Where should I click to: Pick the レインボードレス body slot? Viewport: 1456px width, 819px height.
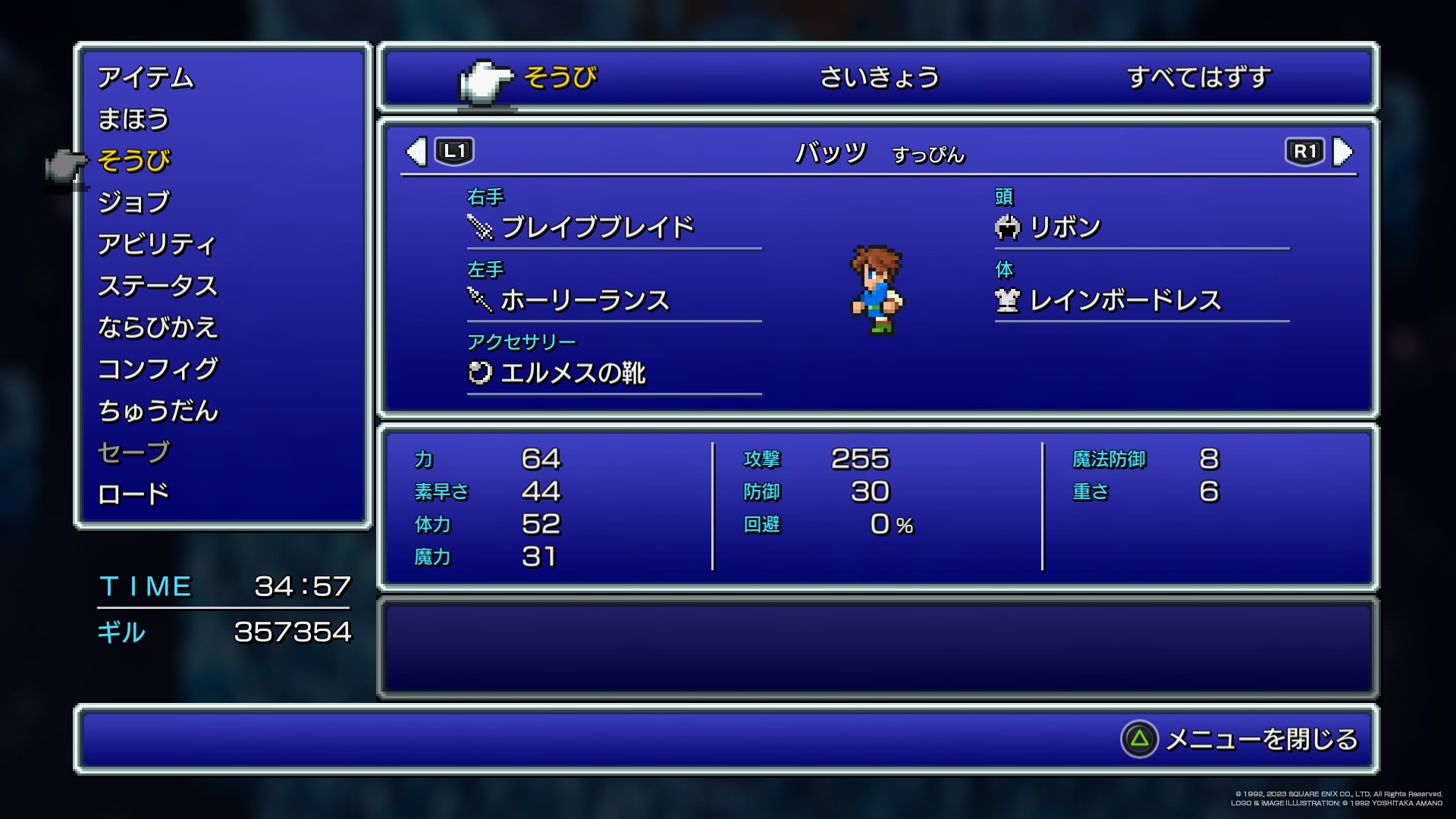tap(1125, 300)
